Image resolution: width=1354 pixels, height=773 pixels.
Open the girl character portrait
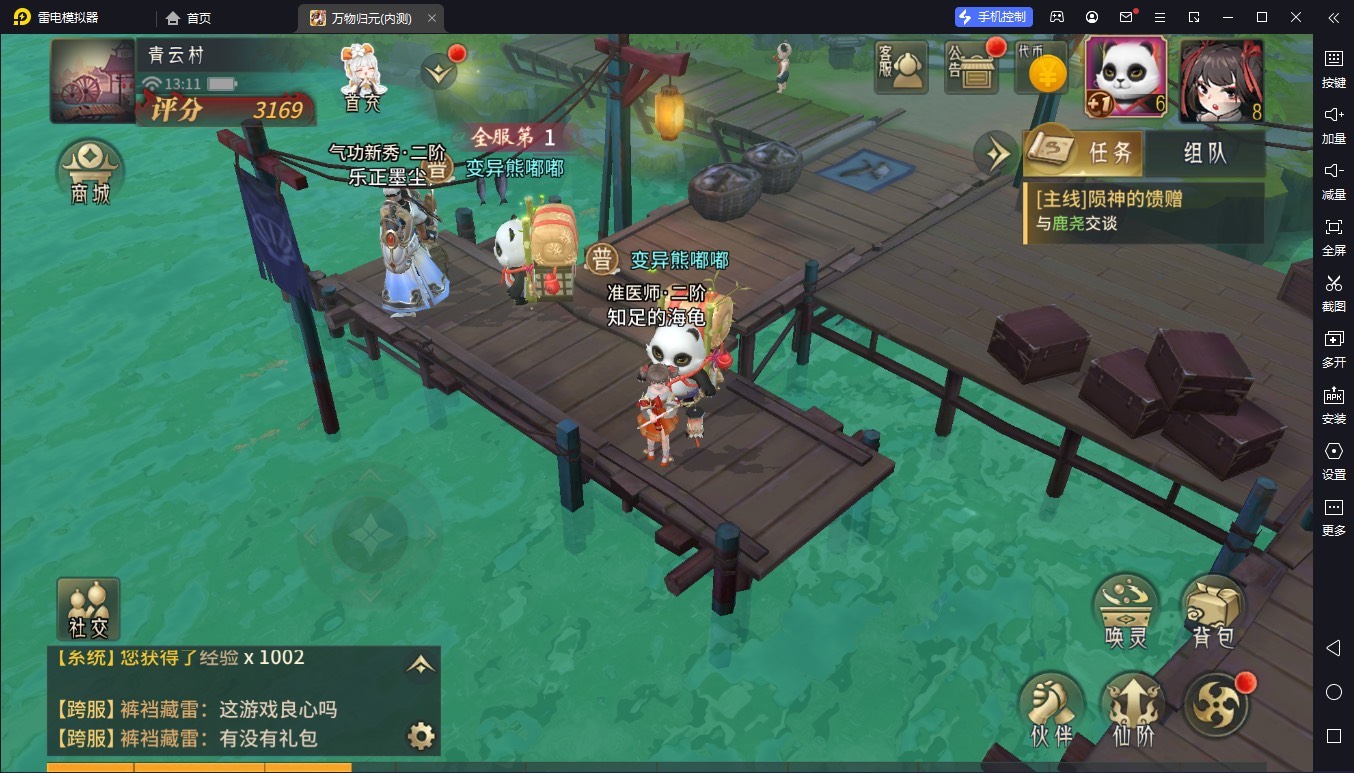click(x=1220, y=80)
